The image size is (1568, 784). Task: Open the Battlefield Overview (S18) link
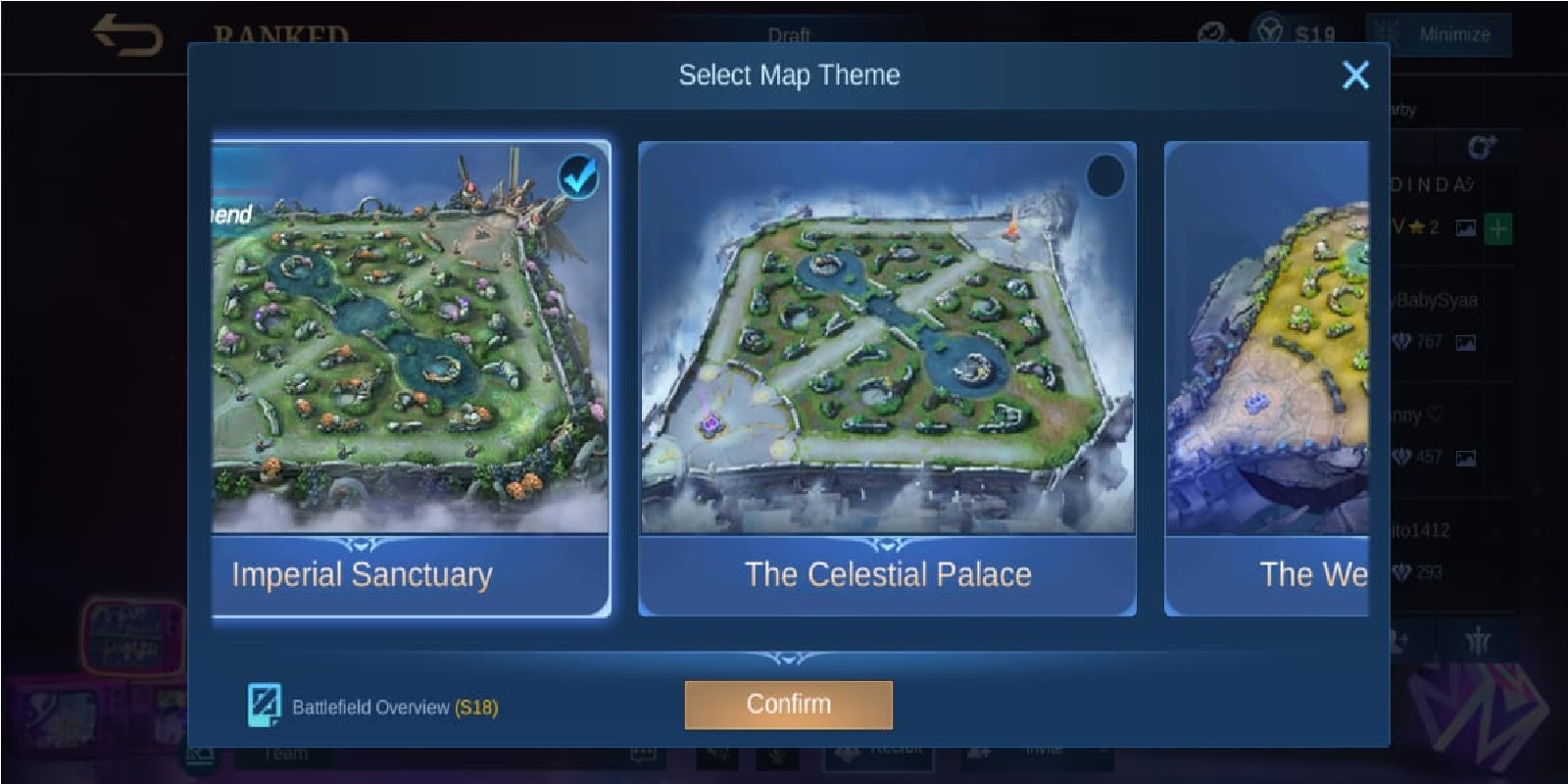[373, 706]
